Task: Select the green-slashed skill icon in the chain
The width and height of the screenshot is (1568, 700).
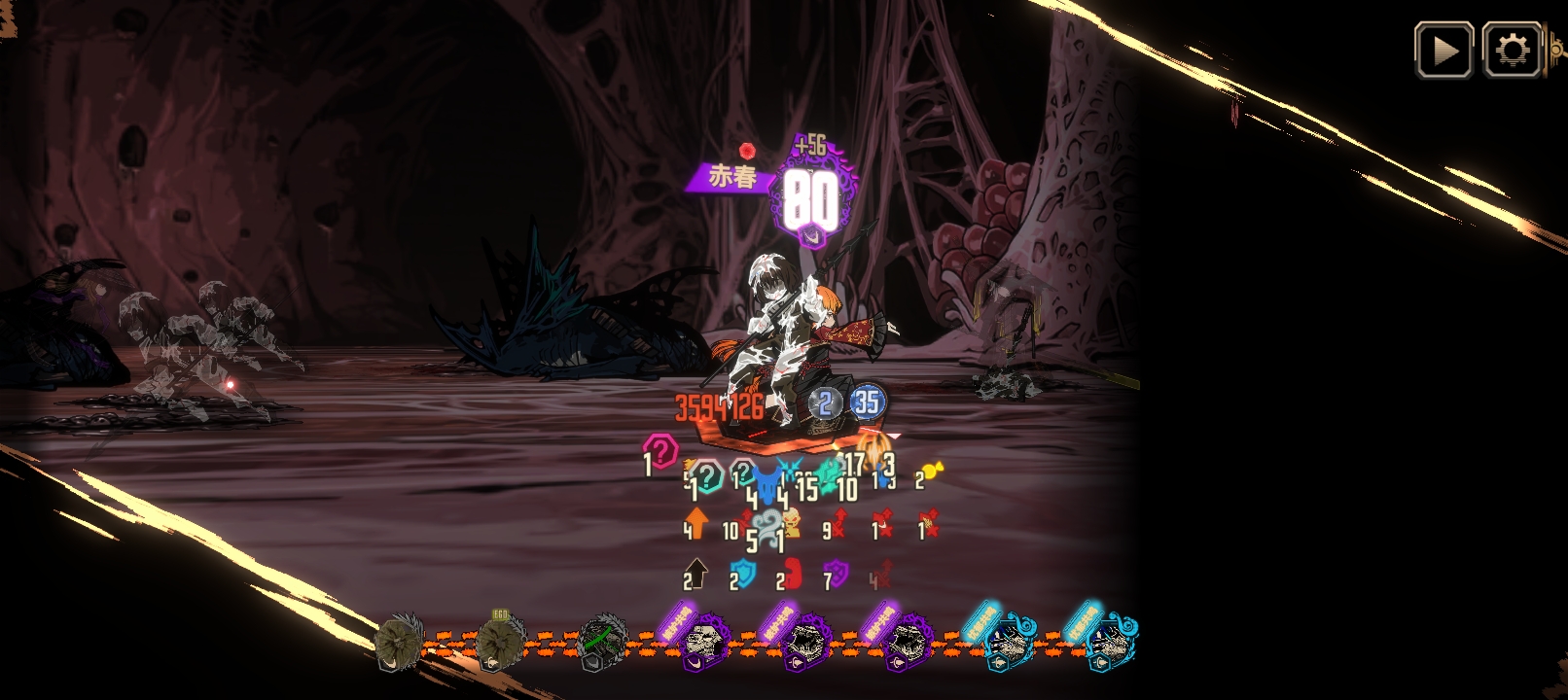Action: (603, 642)
